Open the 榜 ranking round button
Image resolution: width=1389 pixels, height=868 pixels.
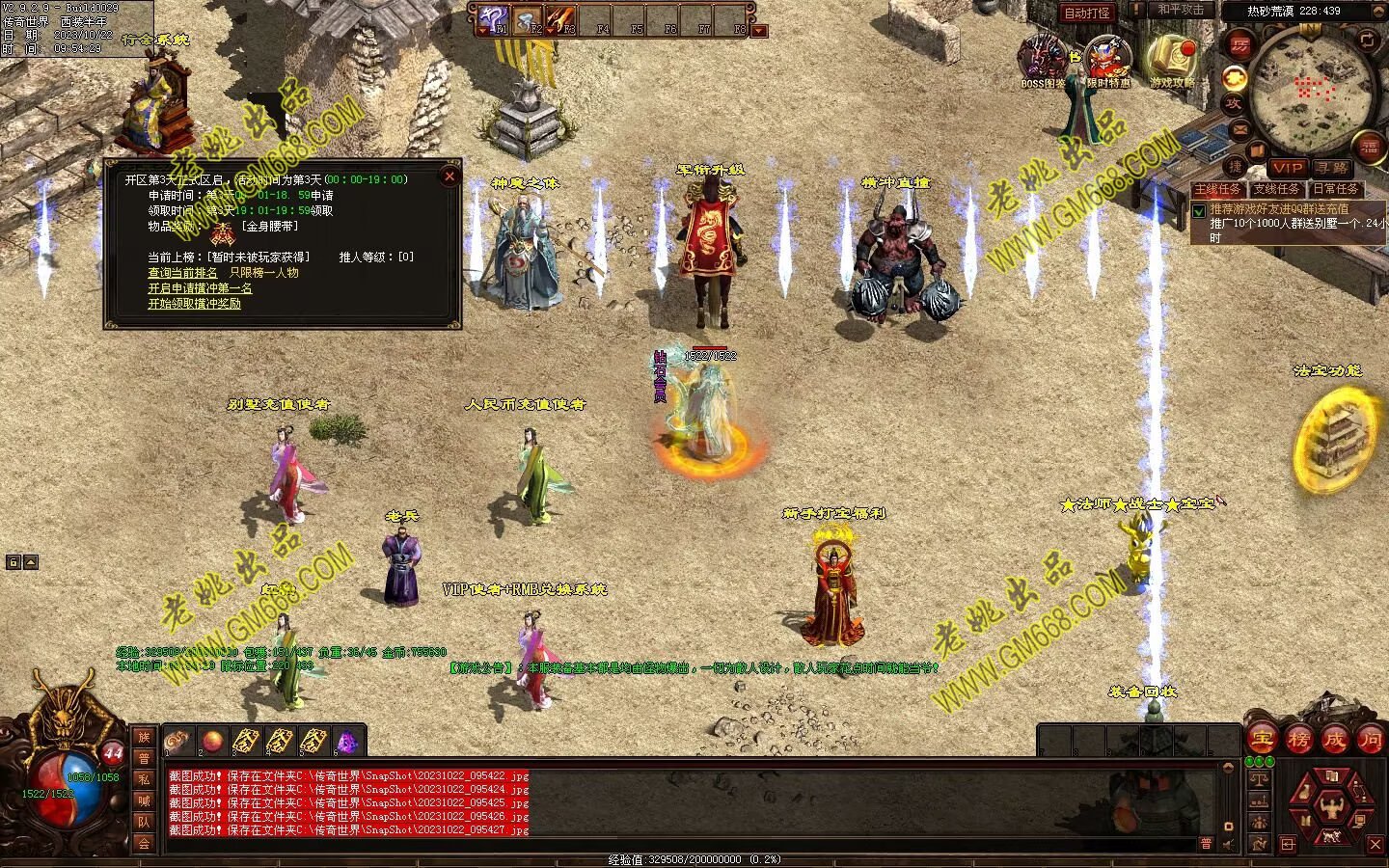1298,740
